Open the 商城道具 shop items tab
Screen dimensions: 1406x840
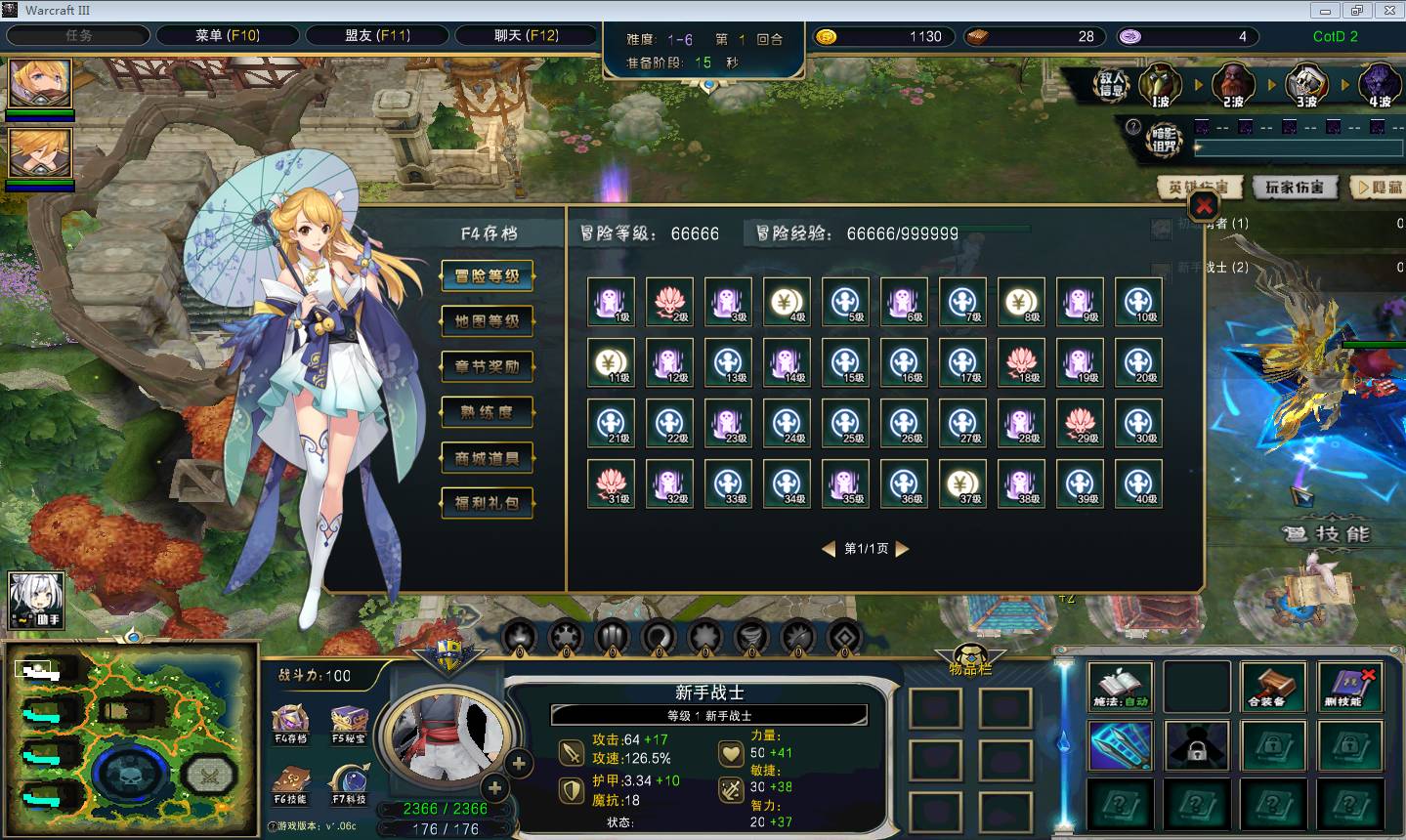click(487, 458)
